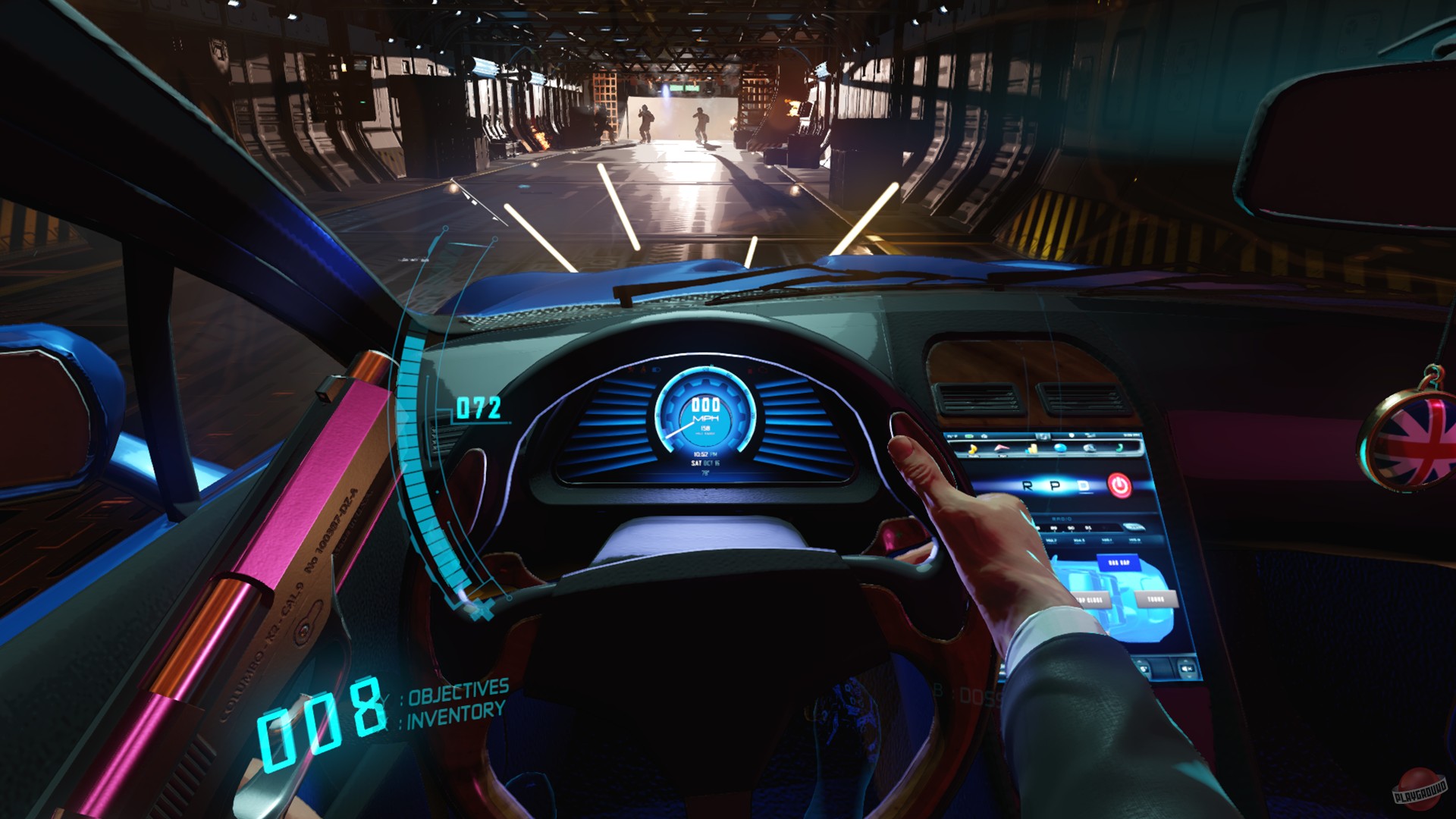Tap the mute speaker icon at screen bottom
Image resolution: width=1456 pixels, height=819 pixels.
coord(1186,669)
